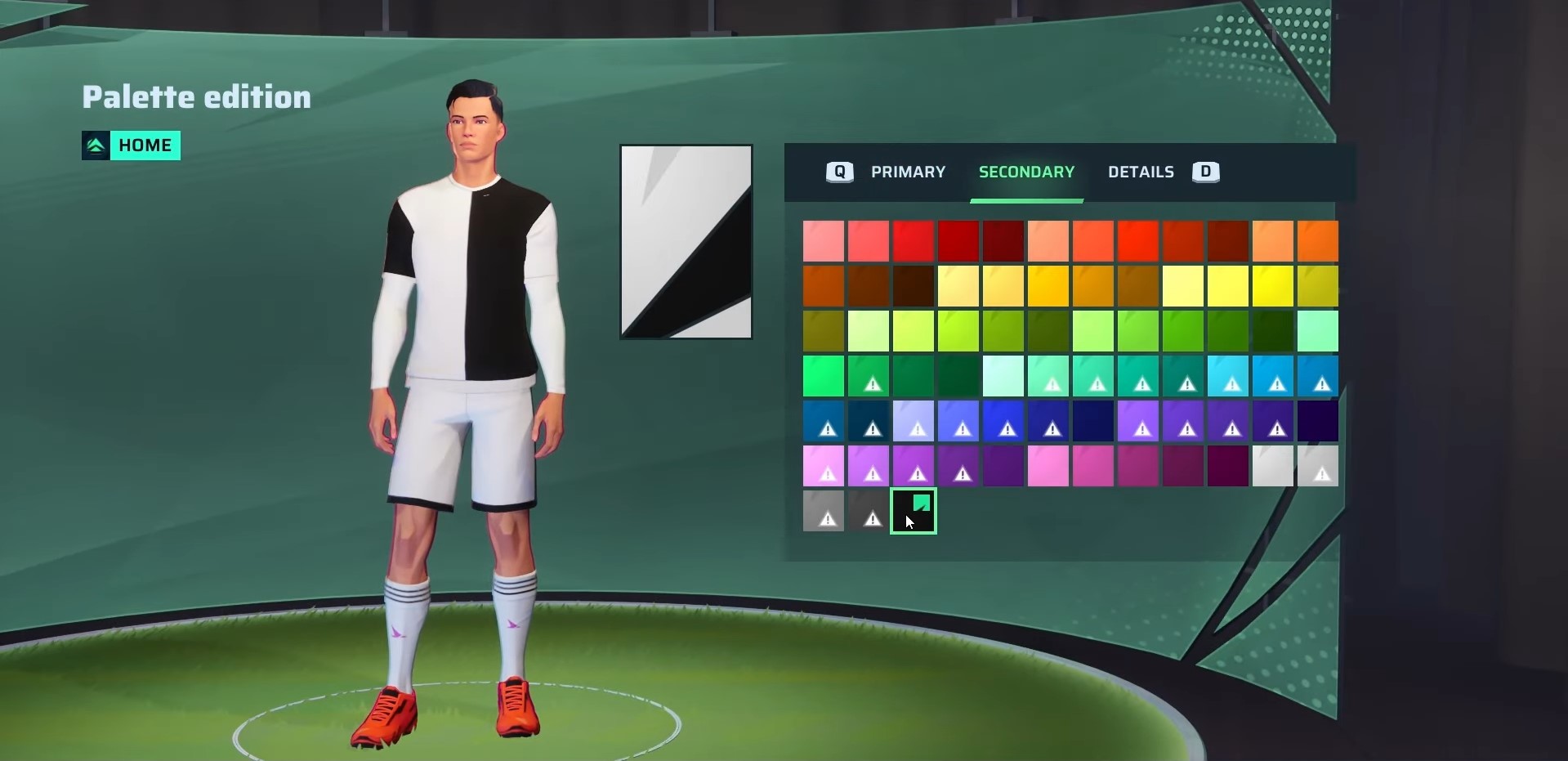This screenshot has height=761, width=1568.
Task: Click the flag icon on the selected swatch
Action: pyautogui.click(x=922, y=502)
